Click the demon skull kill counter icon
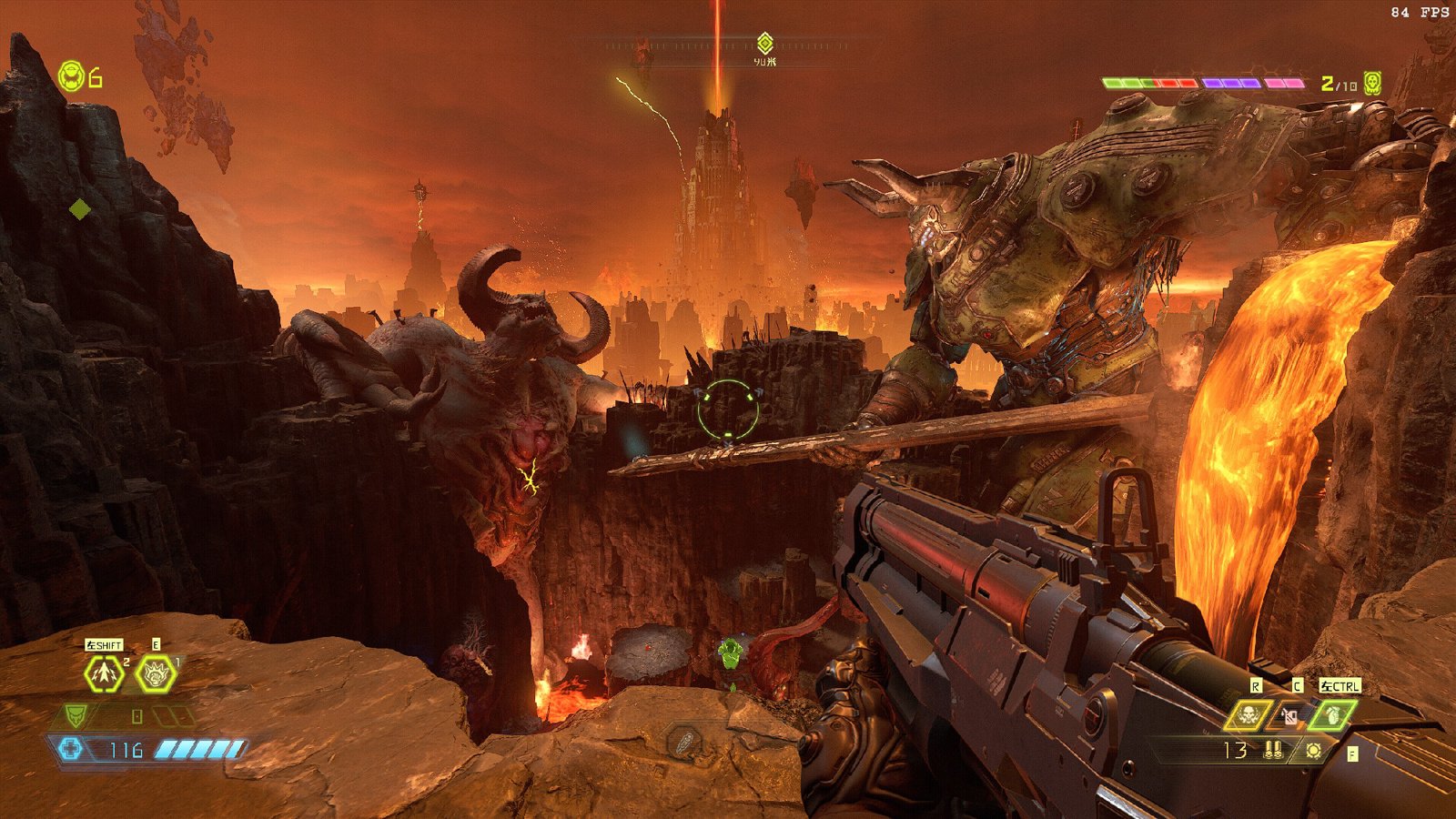The height and width of the screenshot is (819, 1456). 1372,84
